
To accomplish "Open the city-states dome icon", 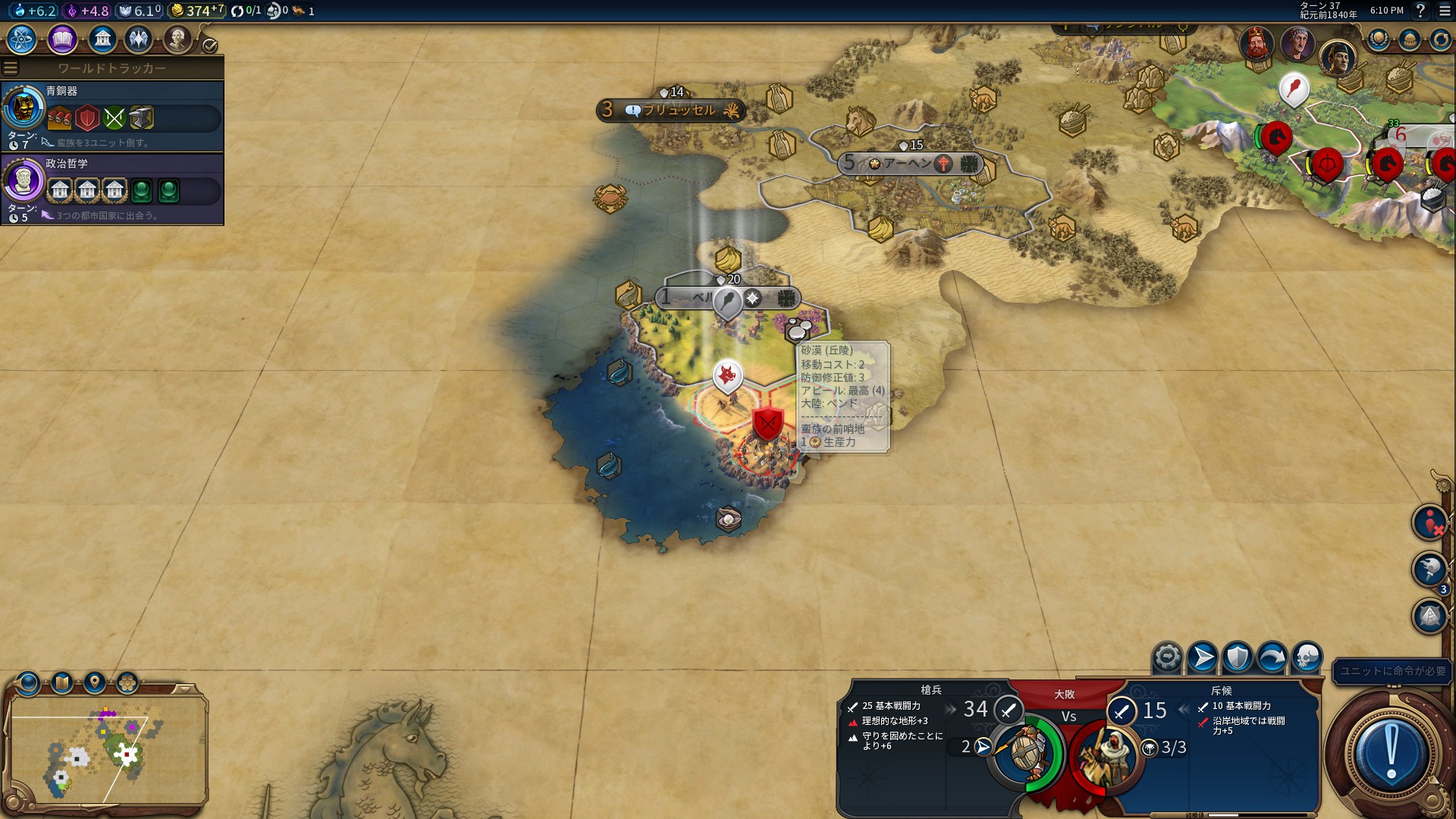I will pyautogui.click(x=1409, y=39).
